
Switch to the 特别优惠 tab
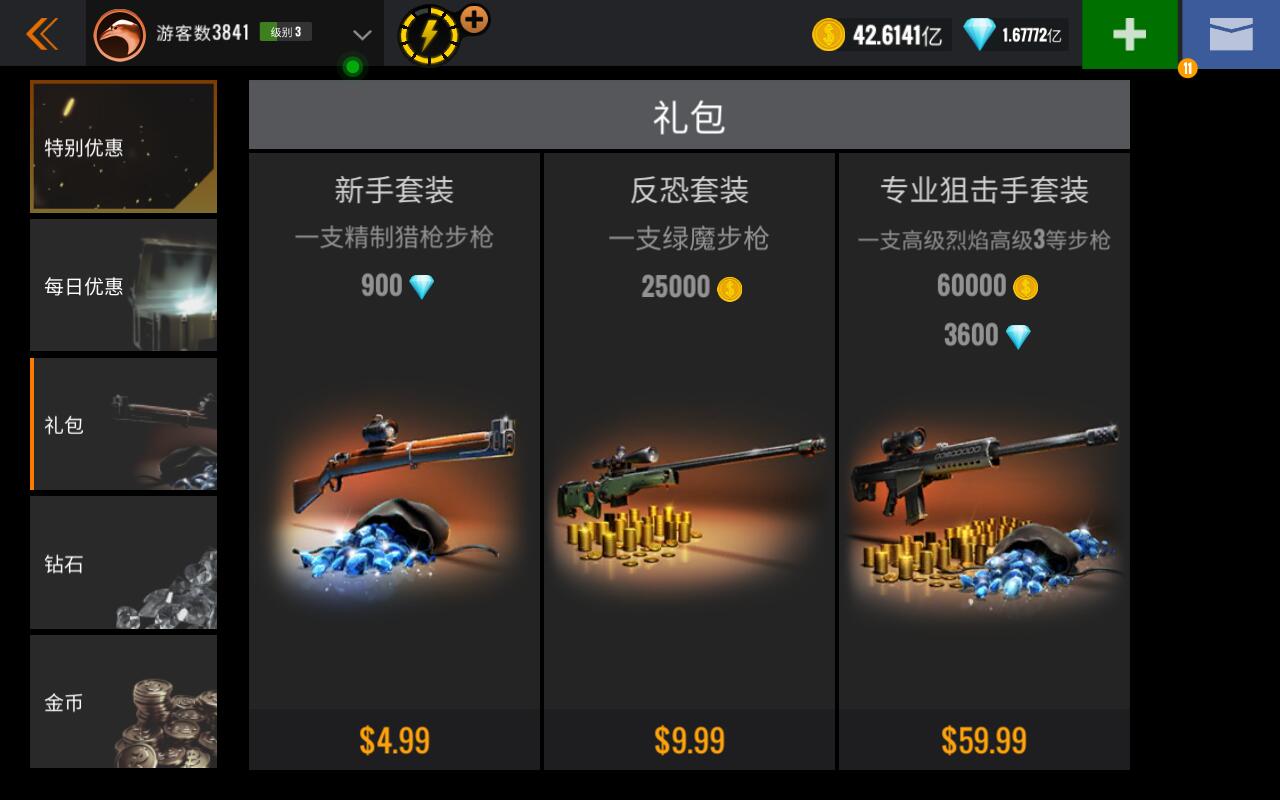(x=123, y=147)
